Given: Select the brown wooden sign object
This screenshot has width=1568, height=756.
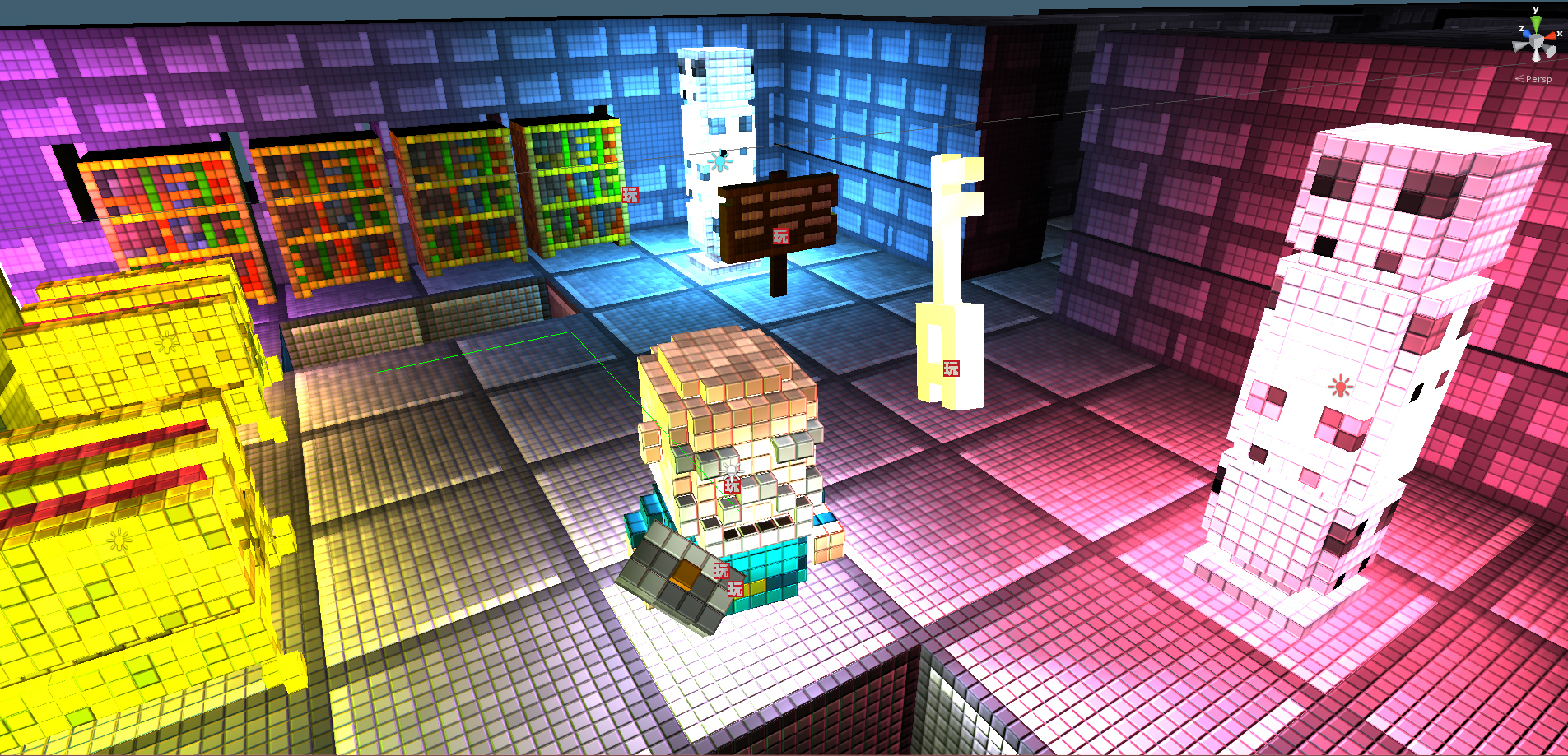Looking at the screenshot, I should 778,214.
